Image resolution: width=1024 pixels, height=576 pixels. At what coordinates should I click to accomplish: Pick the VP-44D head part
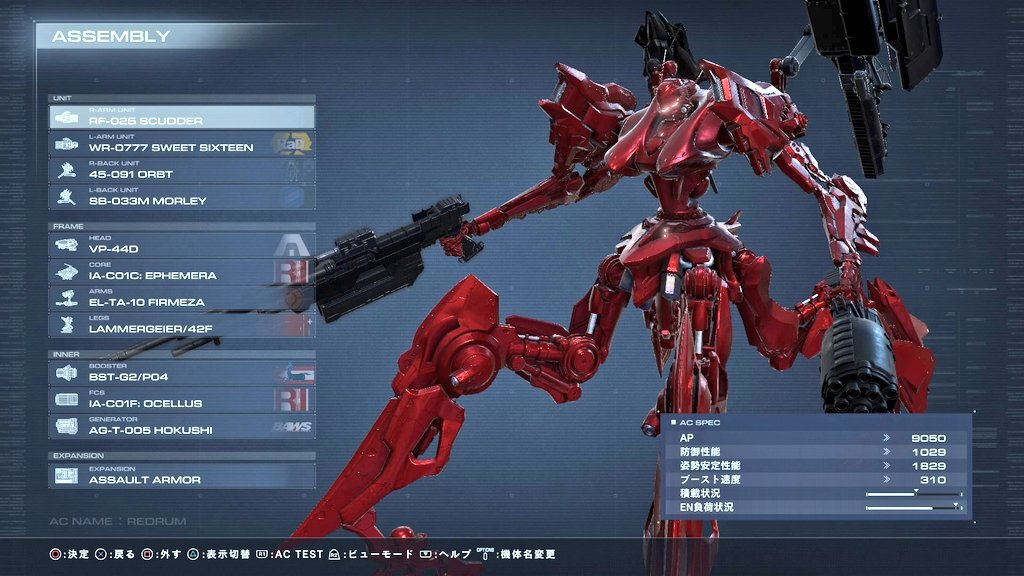pyautogui.click(x=181, y=245)
